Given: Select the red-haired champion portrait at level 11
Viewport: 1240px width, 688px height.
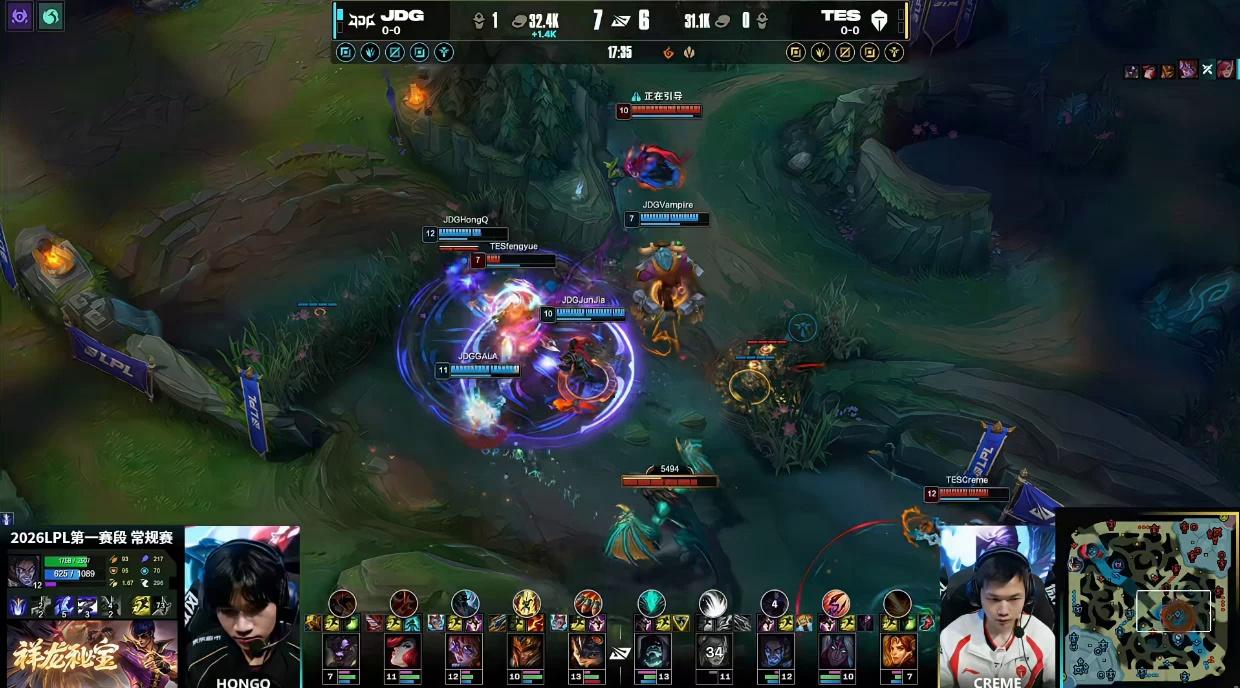Looking at the screenshot, I should tap(402, 652).
